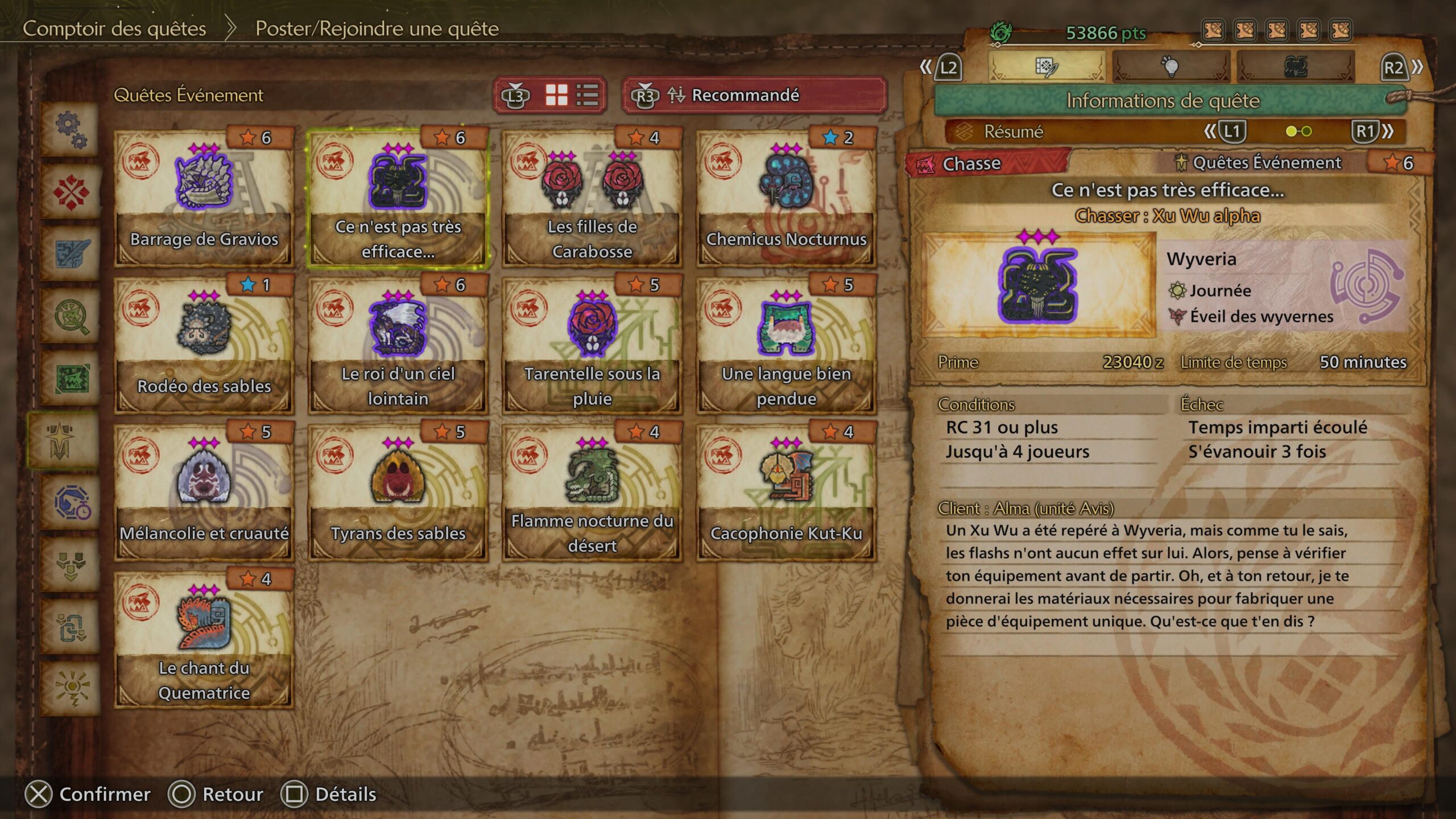Choose the Les filles de Carabosse quest

(x=592, y=197)
